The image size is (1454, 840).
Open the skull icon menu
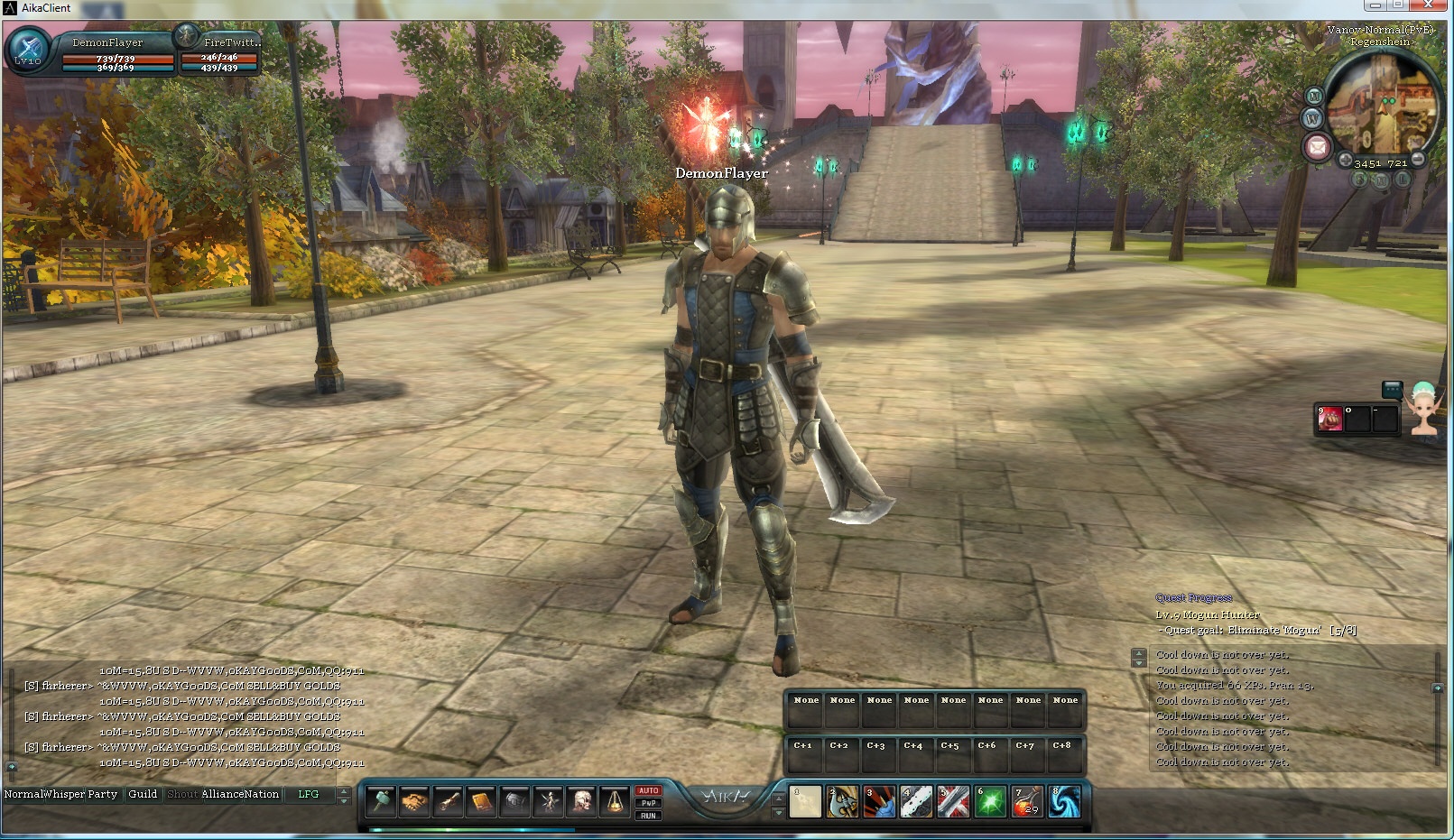point(582,801)
